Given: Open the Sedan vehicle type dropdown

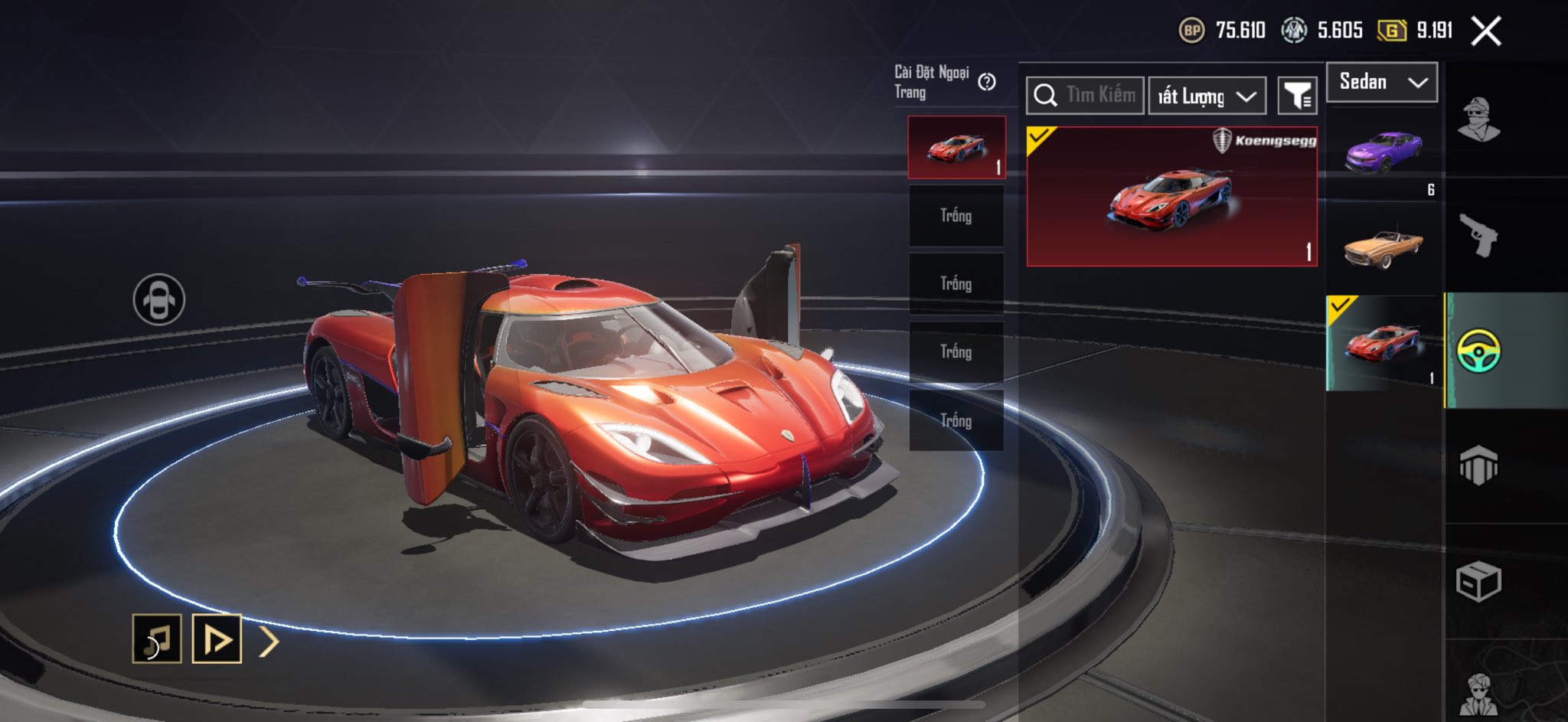Looking at the screenshot, I should pyautogui.click(x=1381, y=82).
